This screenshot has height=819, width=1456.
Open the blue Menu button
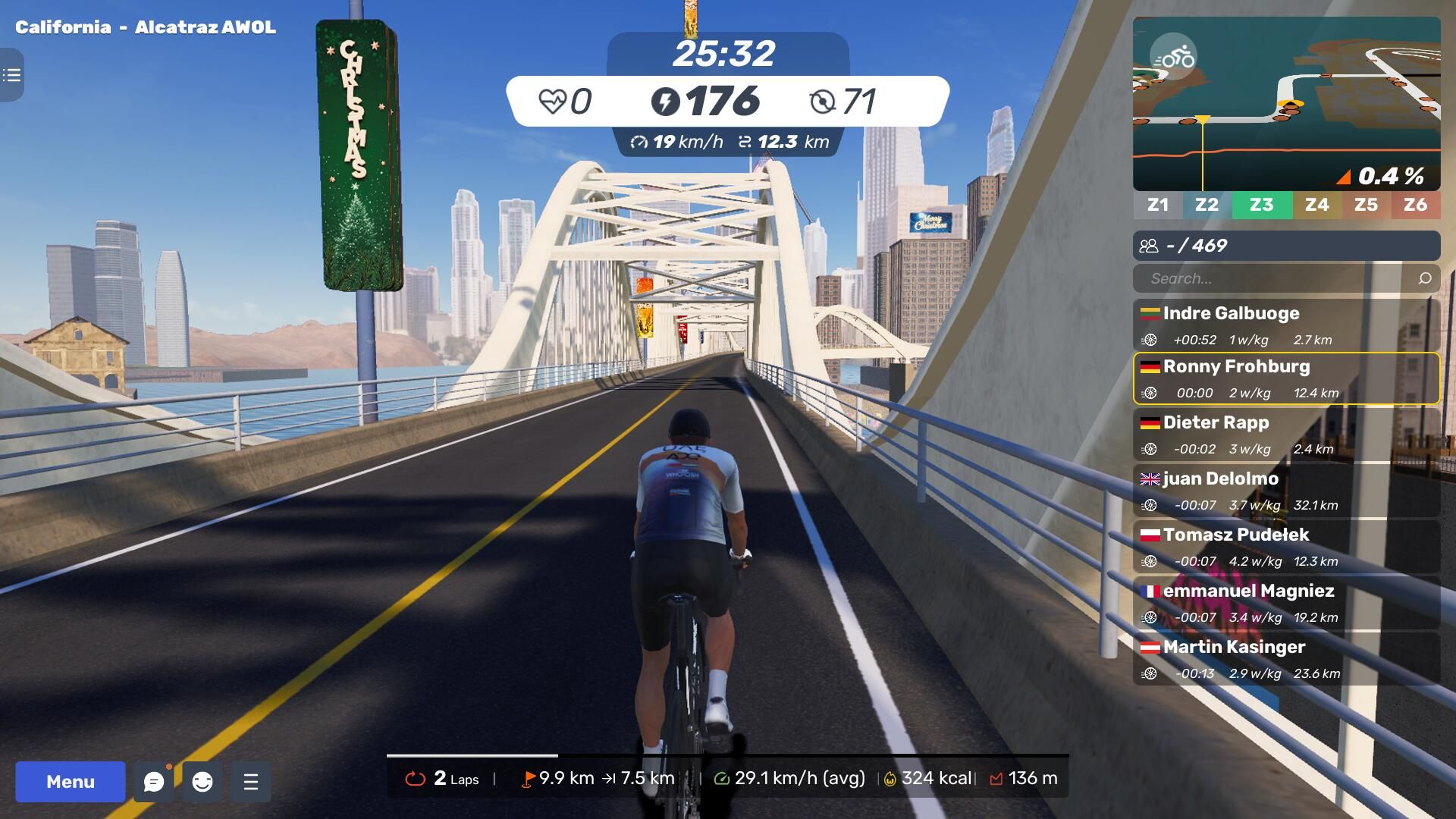pyautogui.click(x=71, y=782)
